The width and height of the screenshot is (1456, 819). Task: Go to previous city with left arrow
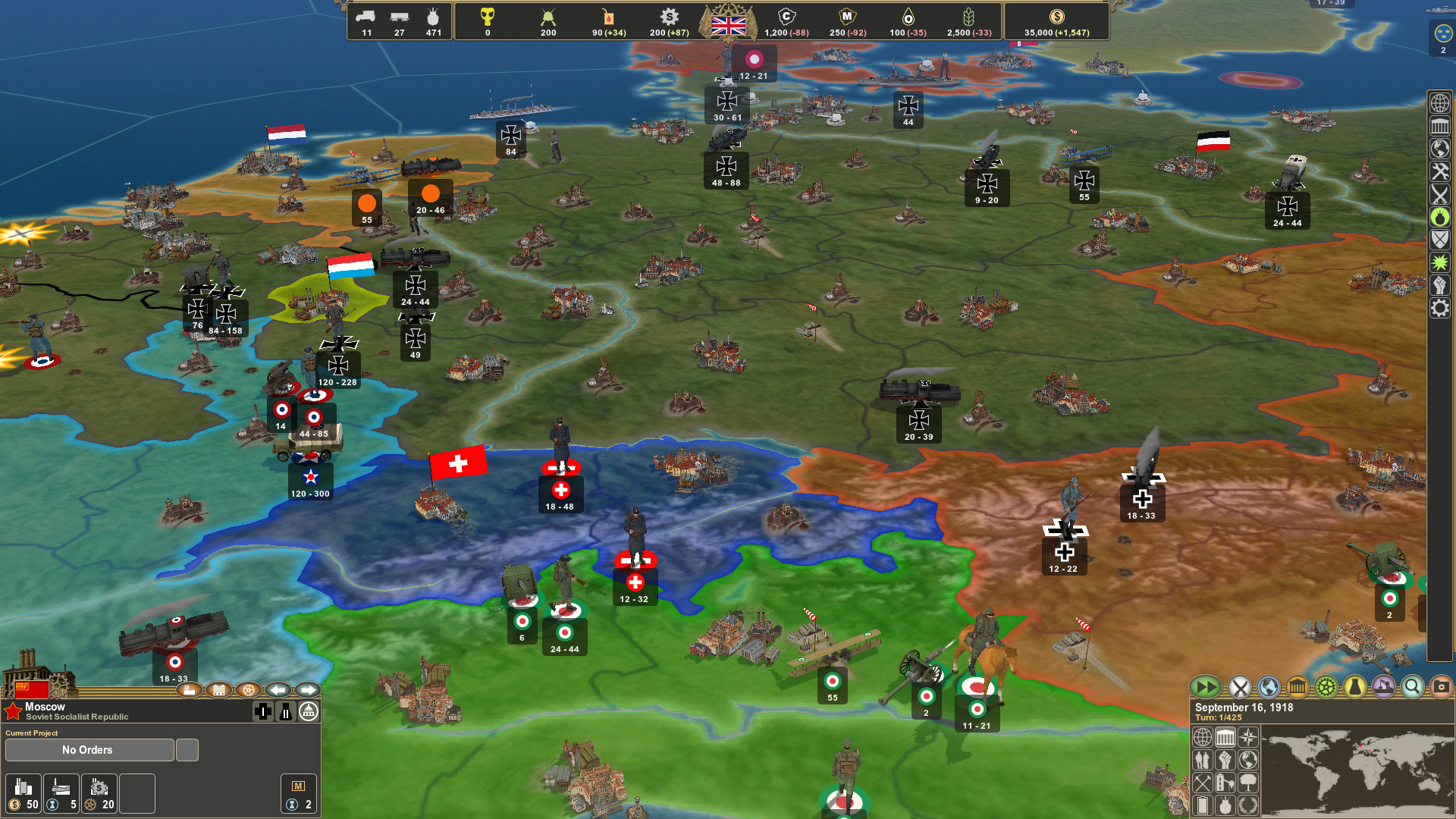click(278, 691)
